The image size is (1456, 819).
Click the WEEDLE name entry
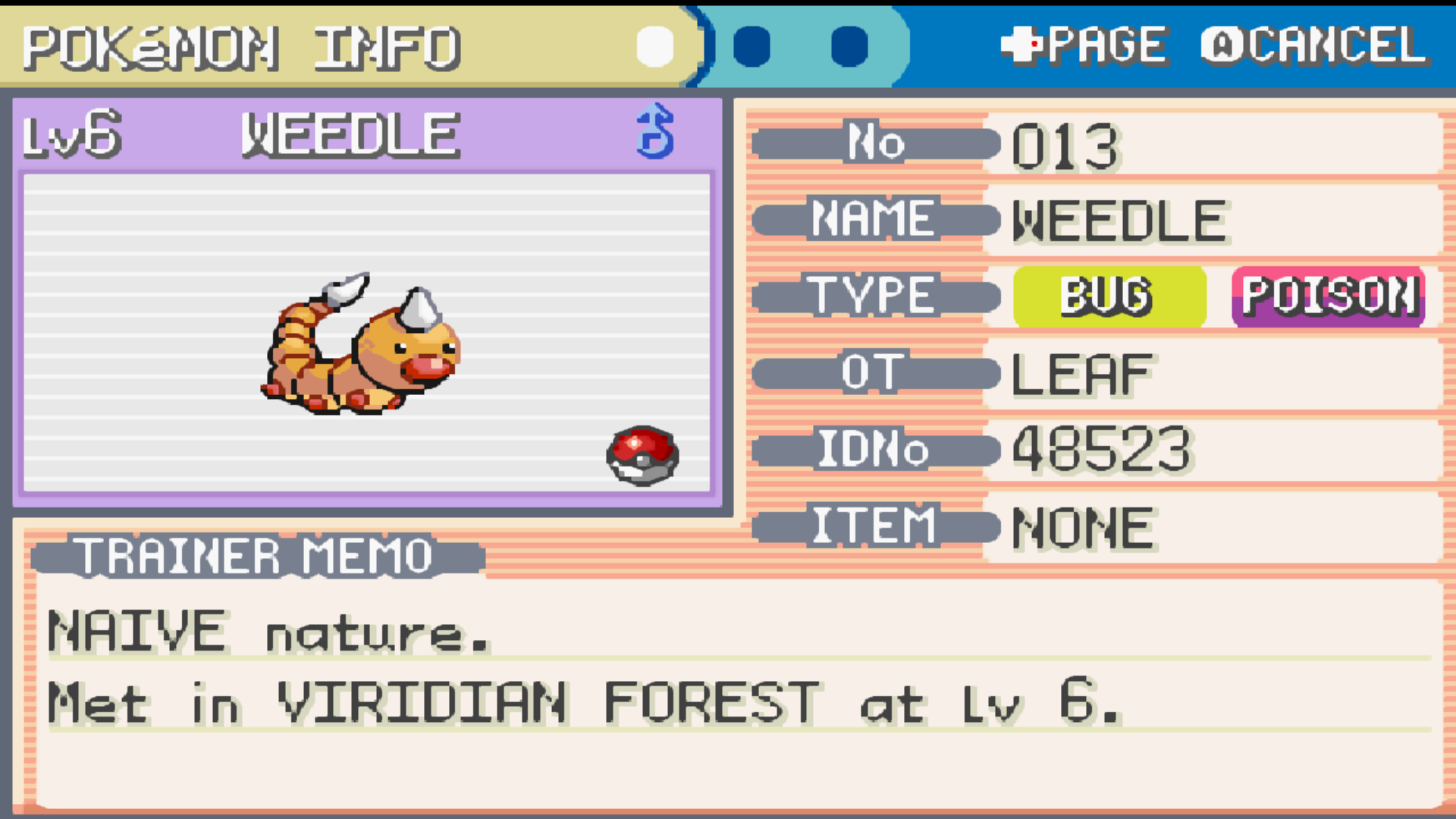(1118, 220)
